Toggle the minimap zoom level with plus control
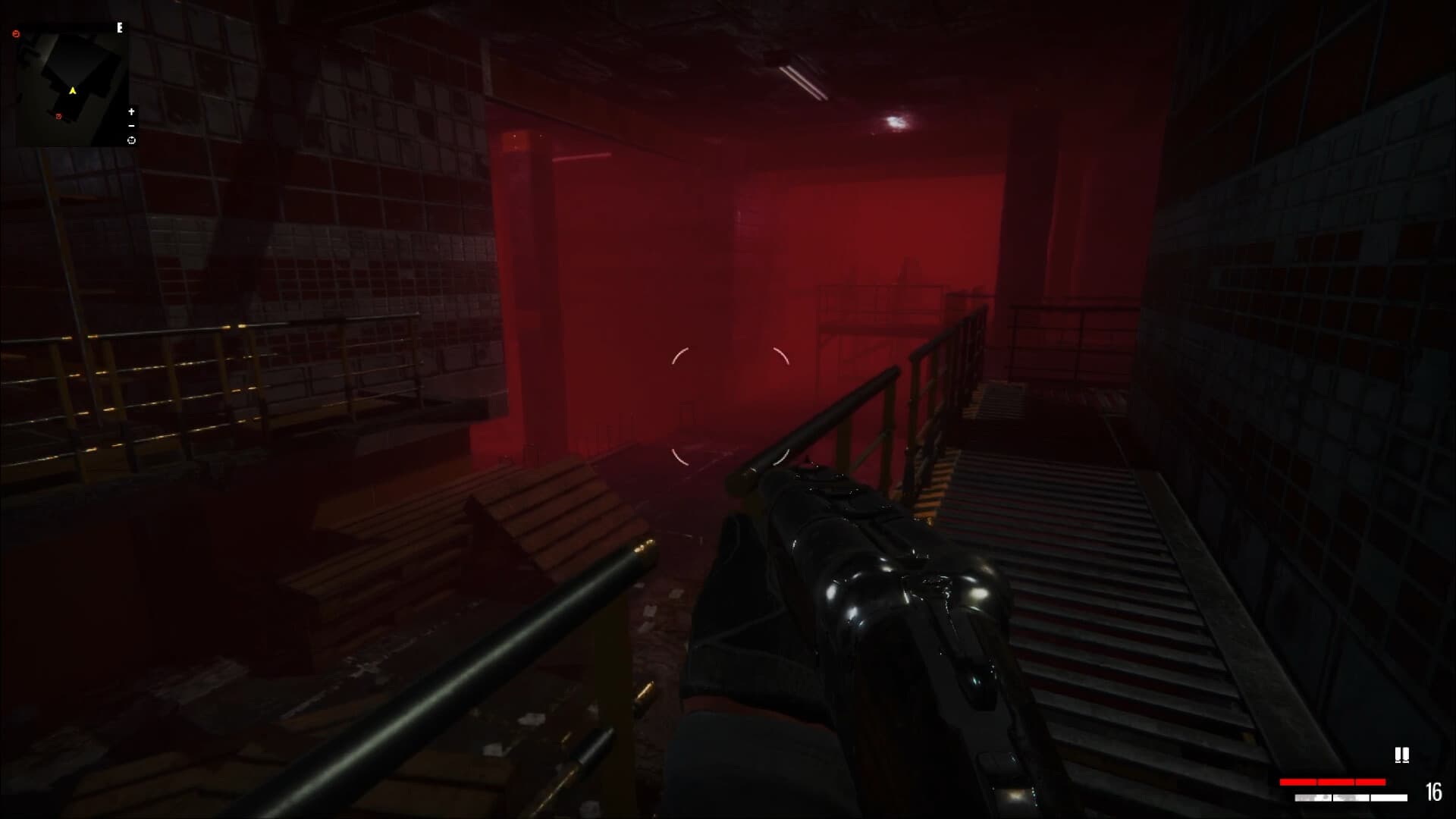The height and width of the screenshot is (819, 1456). click(131, 112)
